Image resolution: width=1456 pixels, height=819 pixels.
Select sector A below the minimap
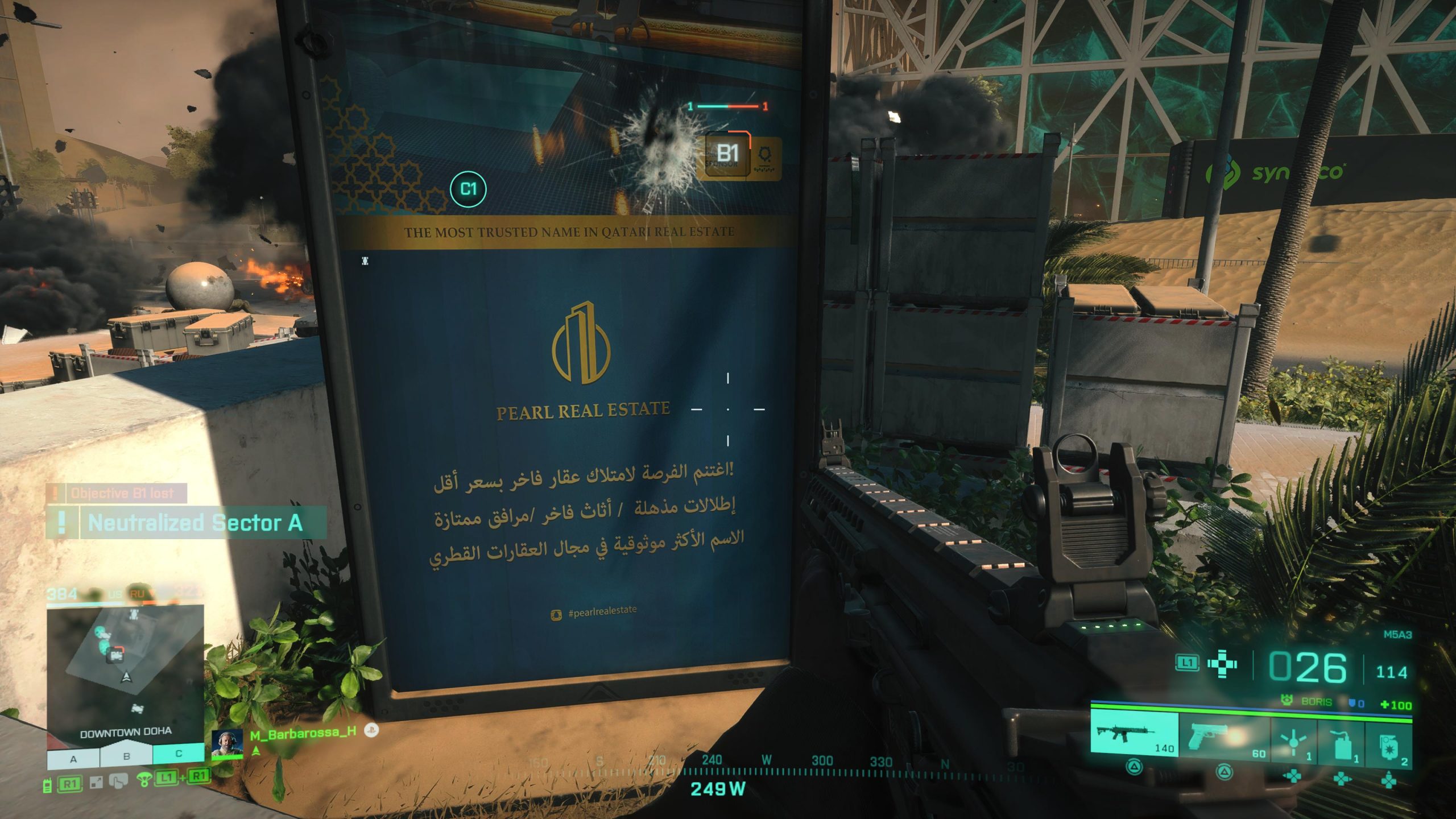pyautogui.click(x=73, y=758)
